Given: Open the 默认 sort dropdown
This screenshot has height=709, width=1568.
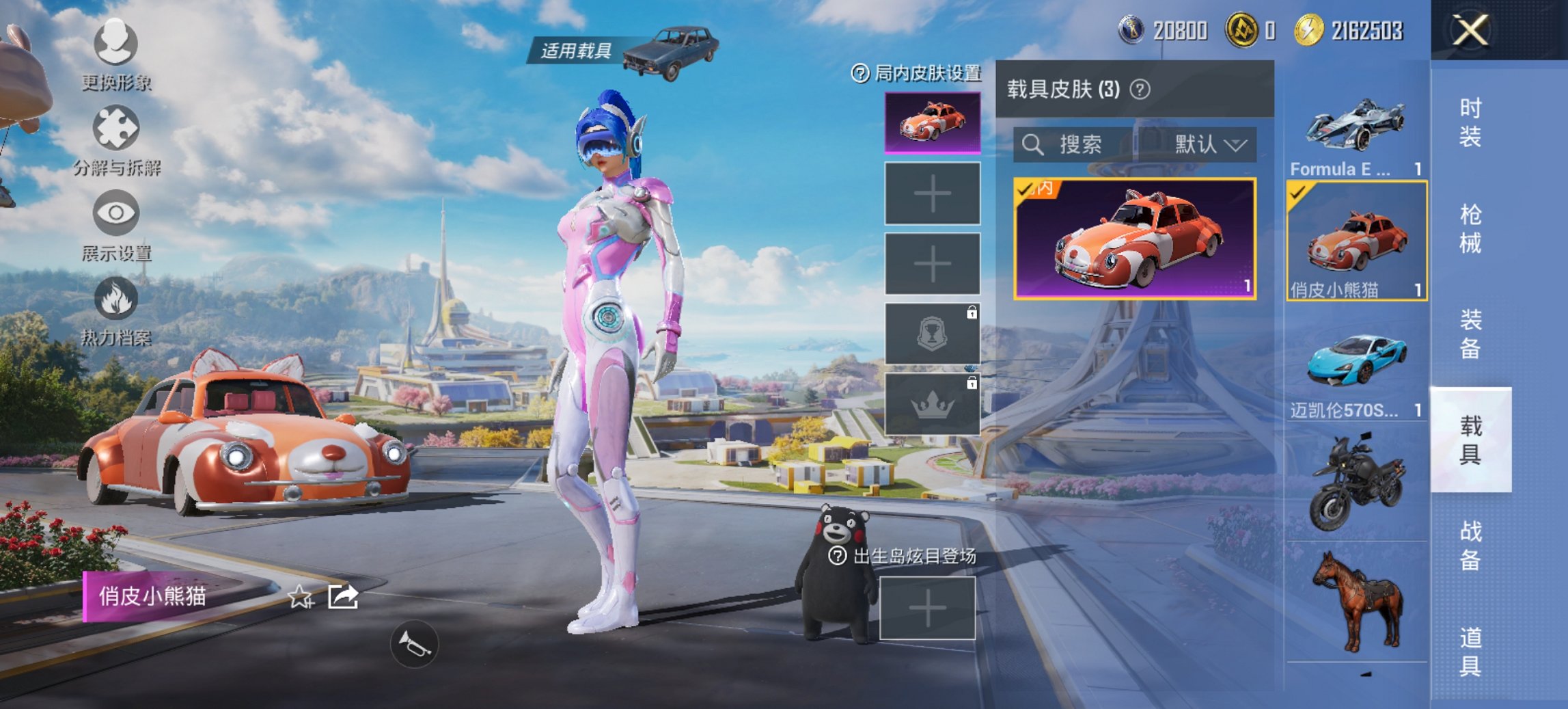Looking at the screenshot, I should pyautogui.click(x=1205, y=144).
